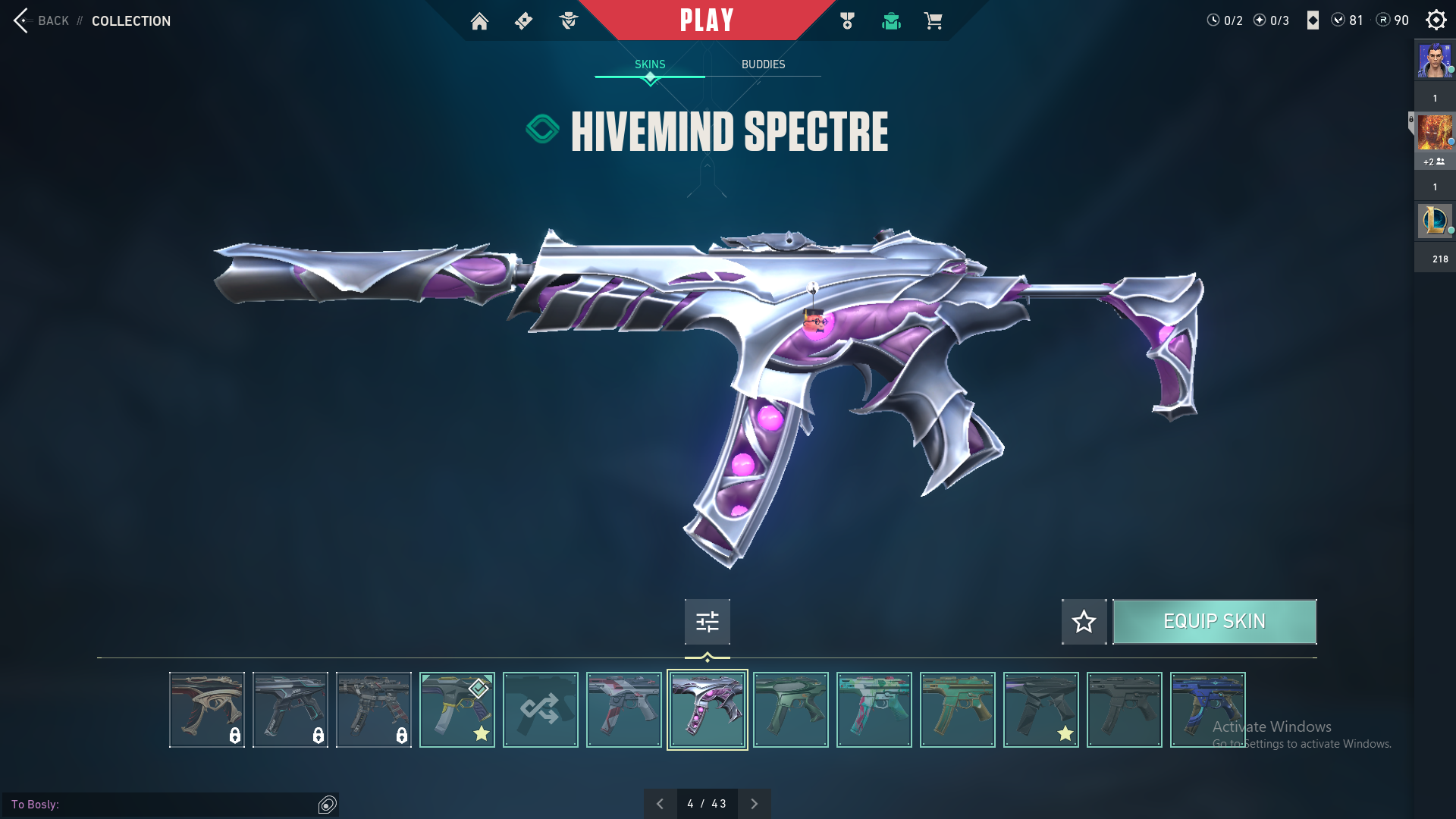Viewport: 1456px width, 819px height.
Task: Open the settings gear
Action: coord(1436,20)
